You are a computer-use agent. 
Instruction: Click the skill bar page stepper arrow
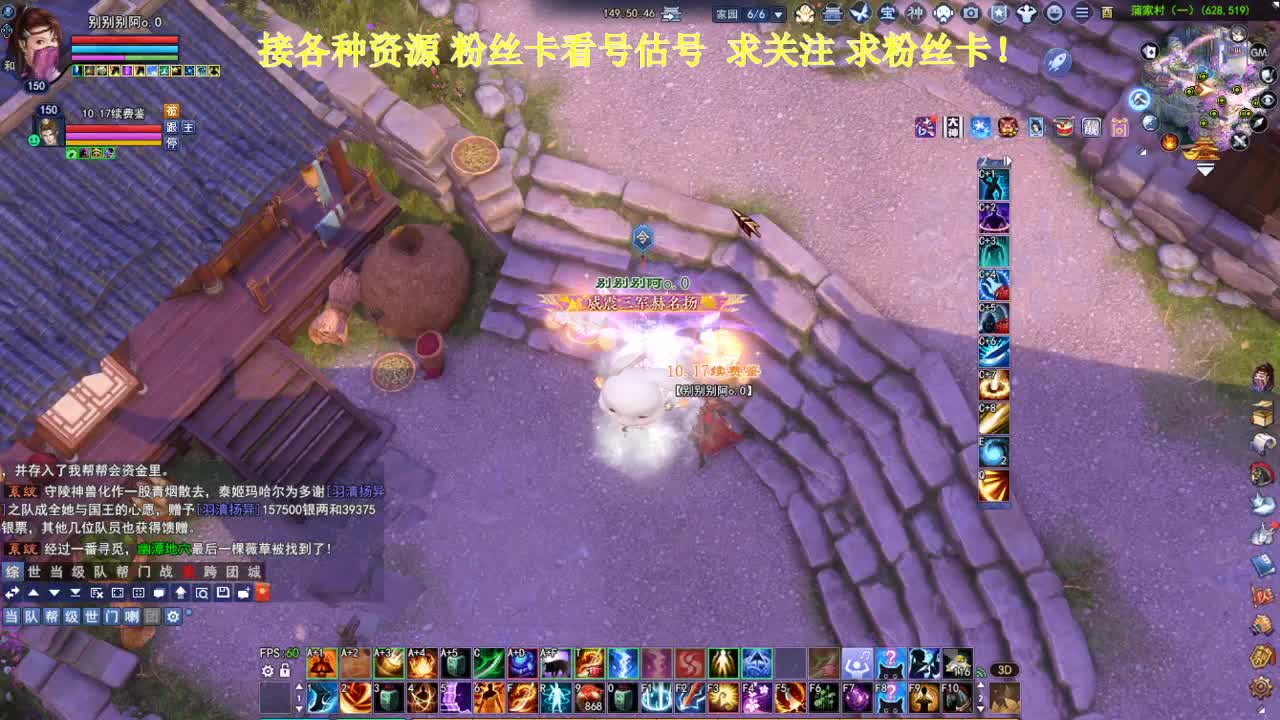point(299,688)
